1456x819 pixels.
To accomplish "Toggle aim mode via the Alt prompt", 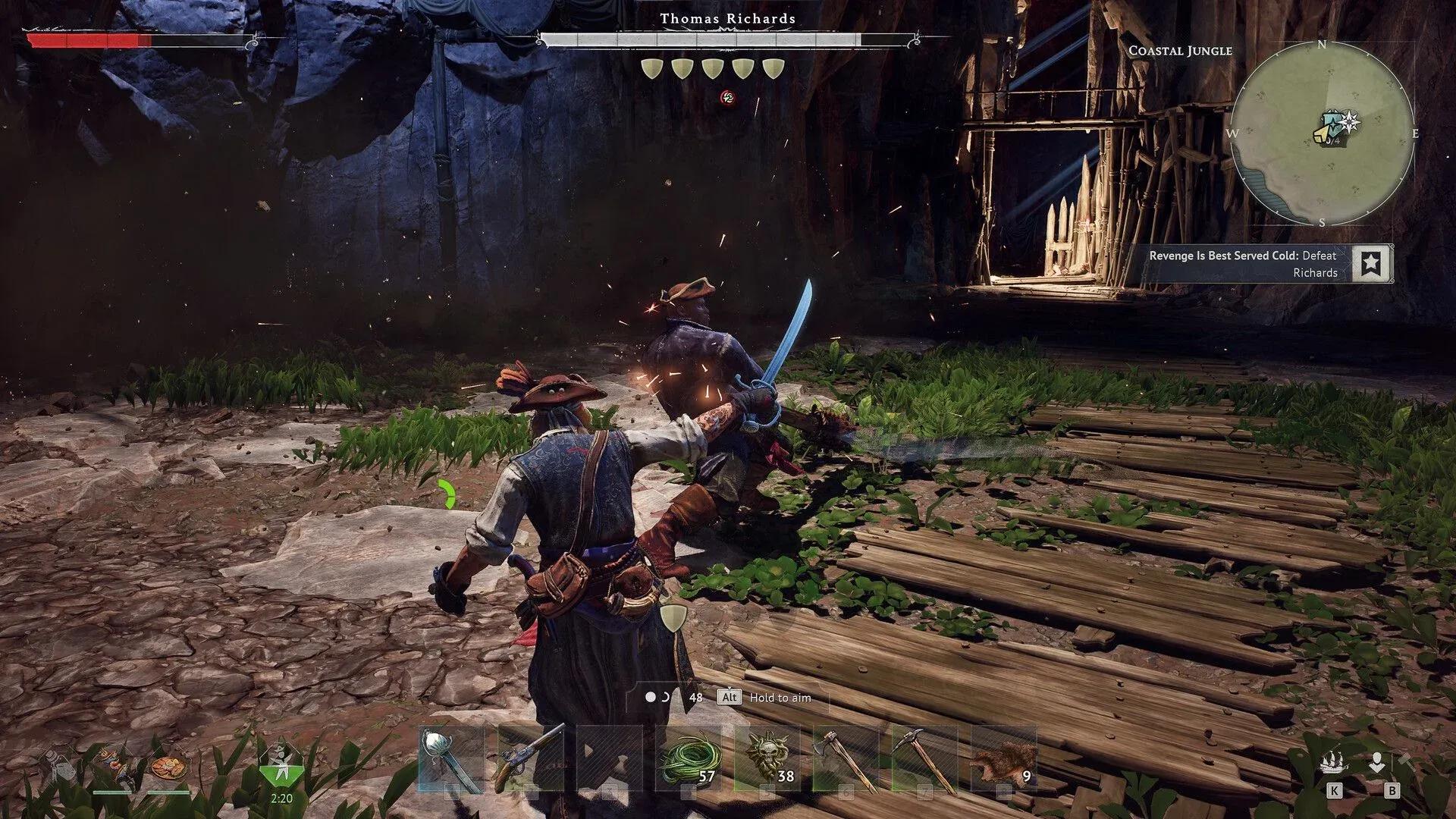I will click(730, 698).
